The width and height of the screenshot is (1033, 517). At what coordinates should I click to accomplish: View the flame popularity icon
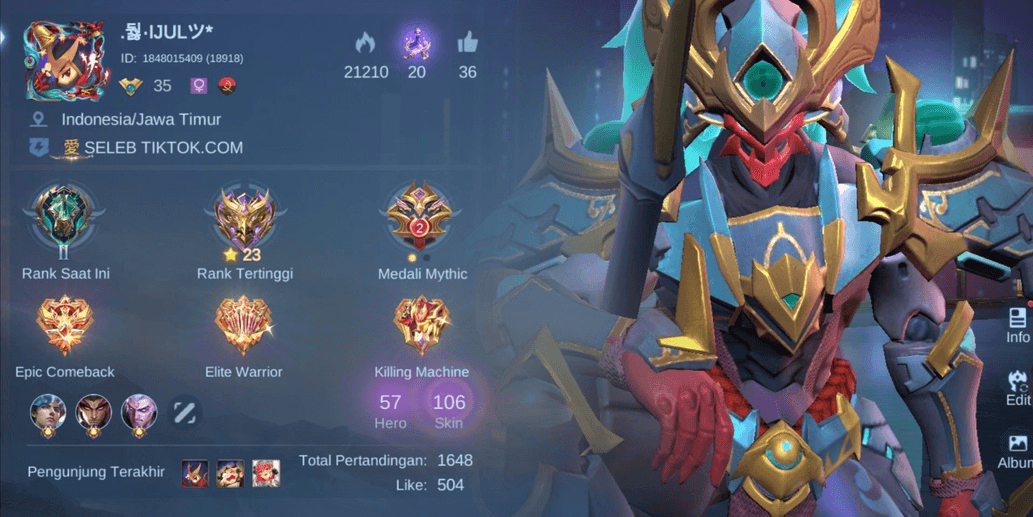pyautogui.click(x=365, y=43)
